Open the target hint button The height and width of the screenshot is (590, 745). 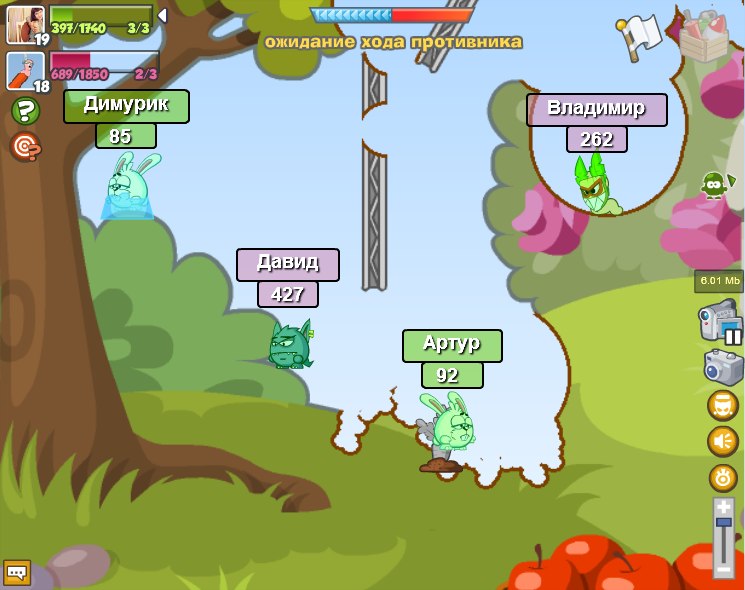[x=25, y=147]
